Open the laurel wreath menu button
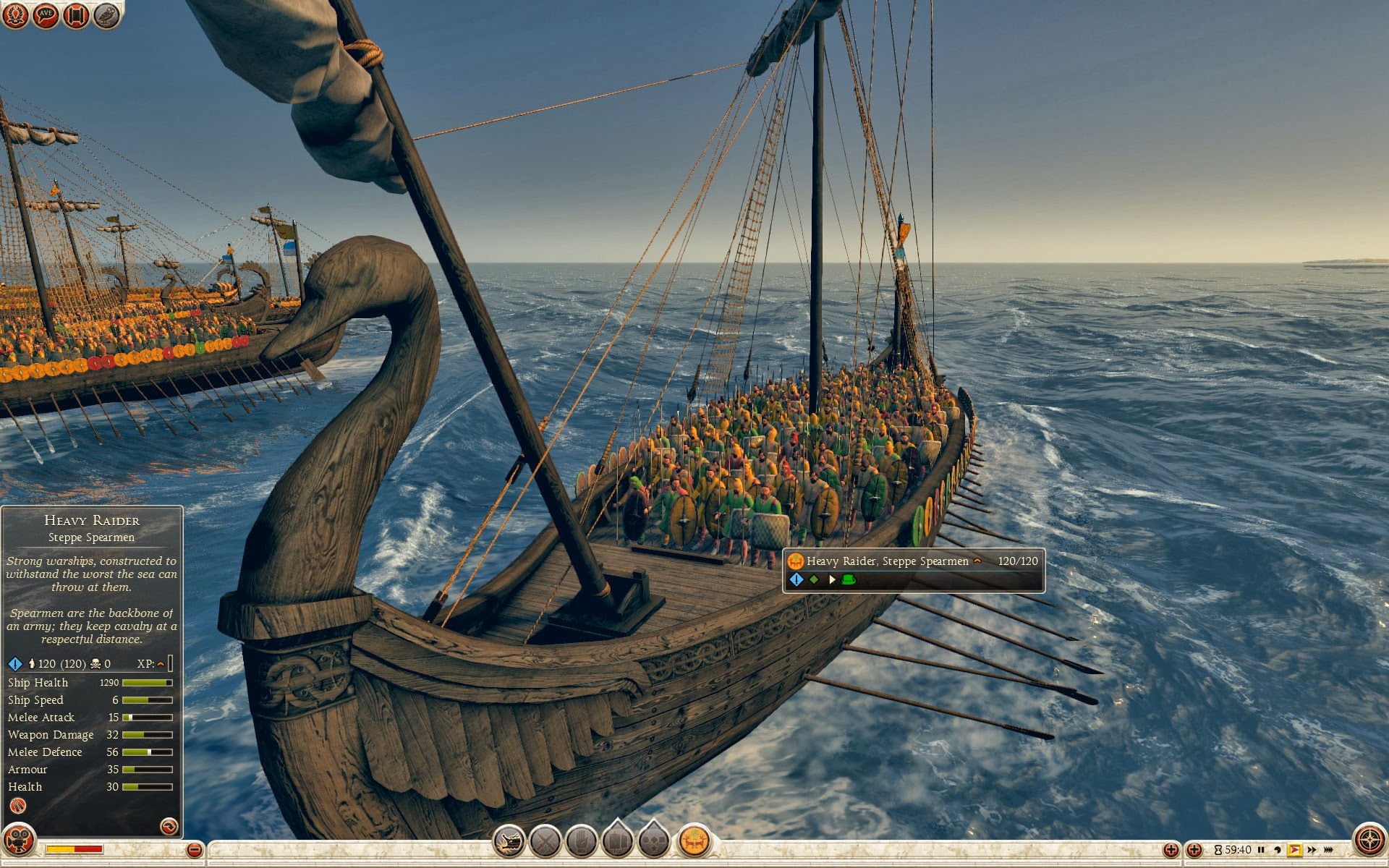1389x868 pixels. coord(15,14)
